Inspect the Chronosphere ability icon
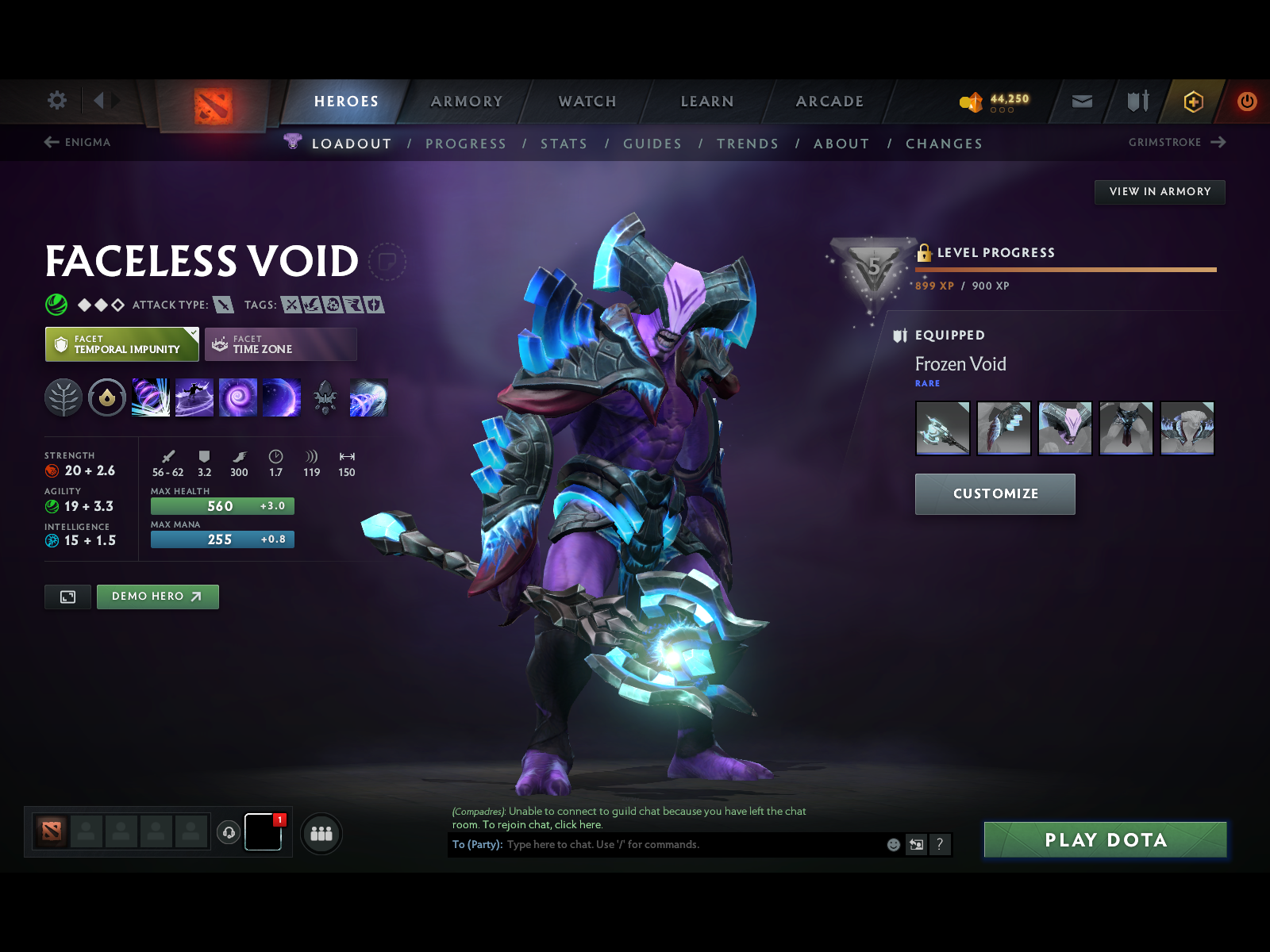The width and height of the screenshot is (1270, 952). 282,397
